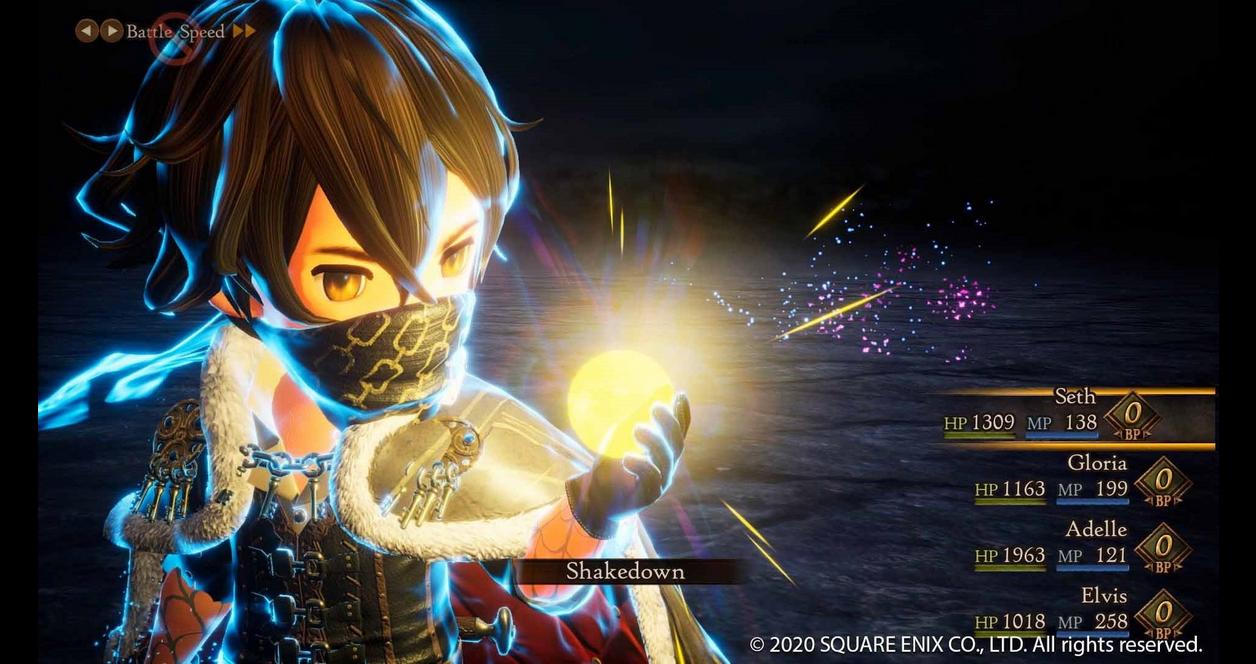The width and height of the screenshot is (1256, 664).
Task: Increase battle speed with the right arrow
Action: coord(111,31)
